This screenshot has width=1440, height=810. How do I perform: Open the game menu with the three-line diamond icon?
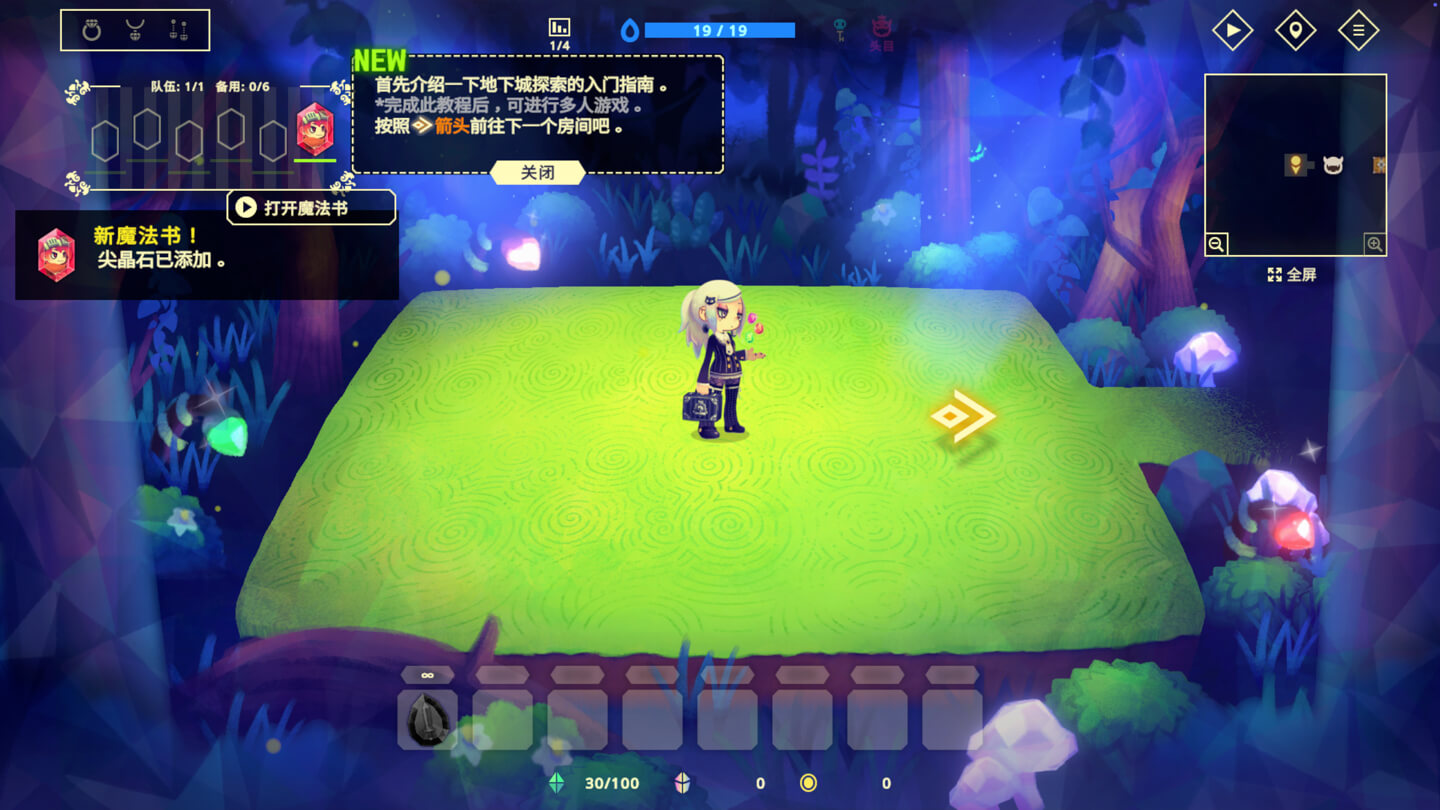point(1358,30)
